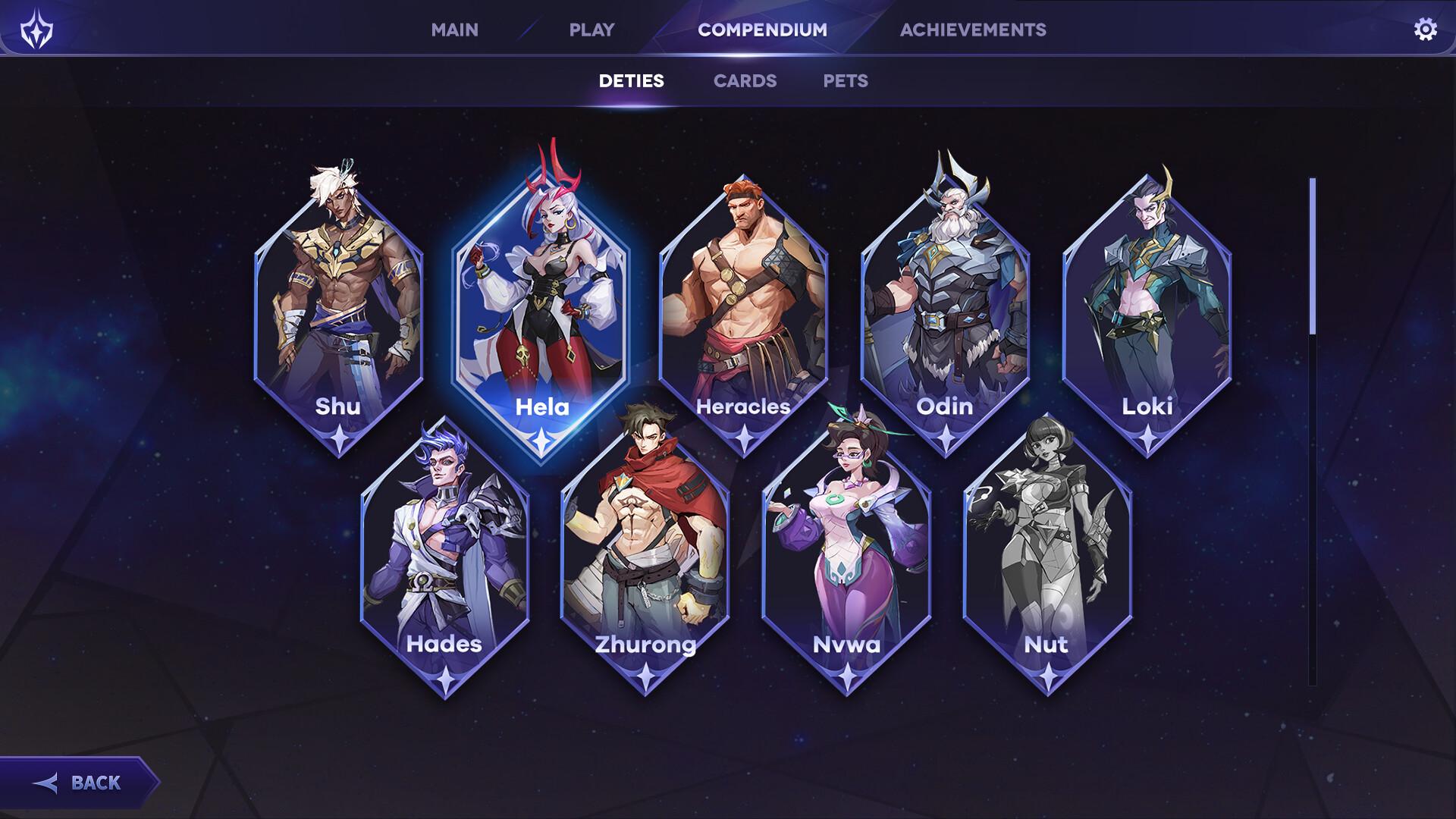Image resolution: width=1456 pixels, height=819 pixels.
Task: Open settings via the gear icon
Action: [1425, 30]
